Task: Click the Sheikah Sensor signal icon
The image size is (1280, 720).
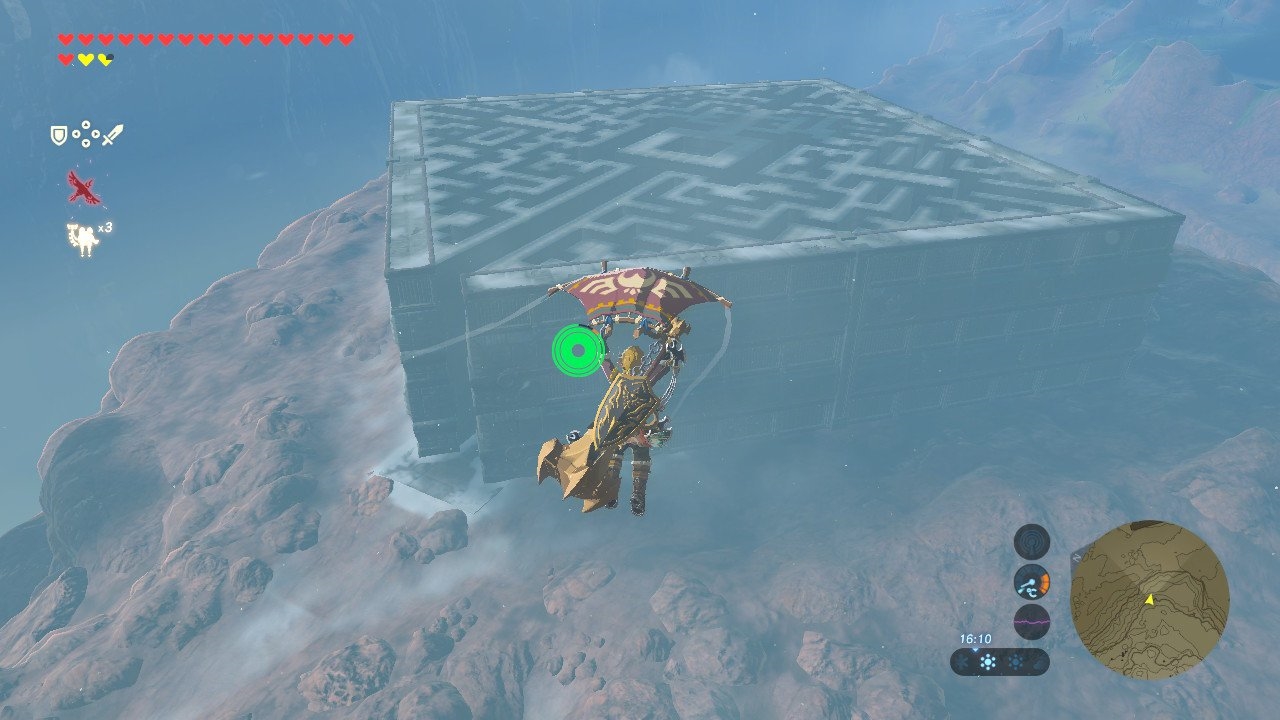Action: [1031, 542]
